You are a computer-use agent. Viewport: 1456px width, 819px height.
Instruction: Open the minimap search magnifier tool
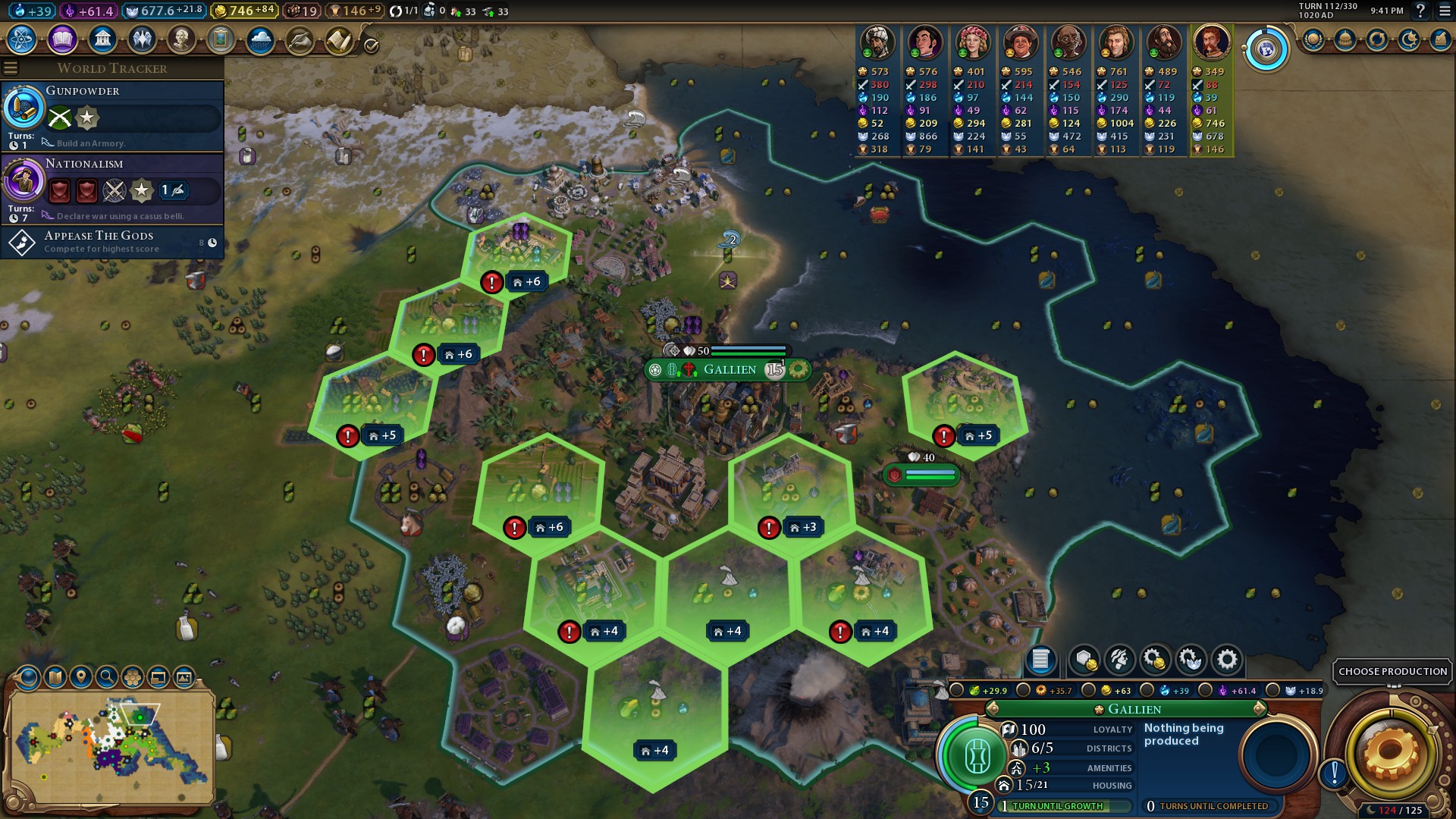click(x=107, y=676)
